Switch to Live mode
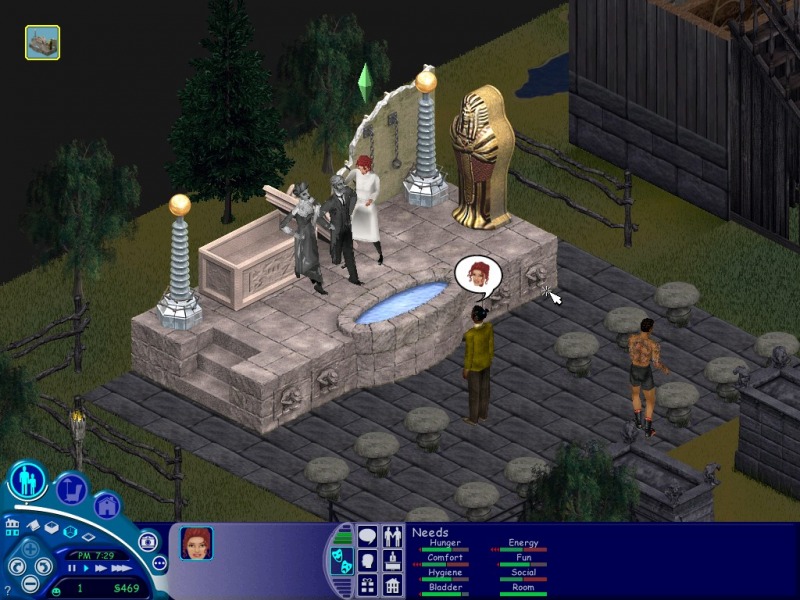Viewport: 800px width, 600px height. pos(28,482)
